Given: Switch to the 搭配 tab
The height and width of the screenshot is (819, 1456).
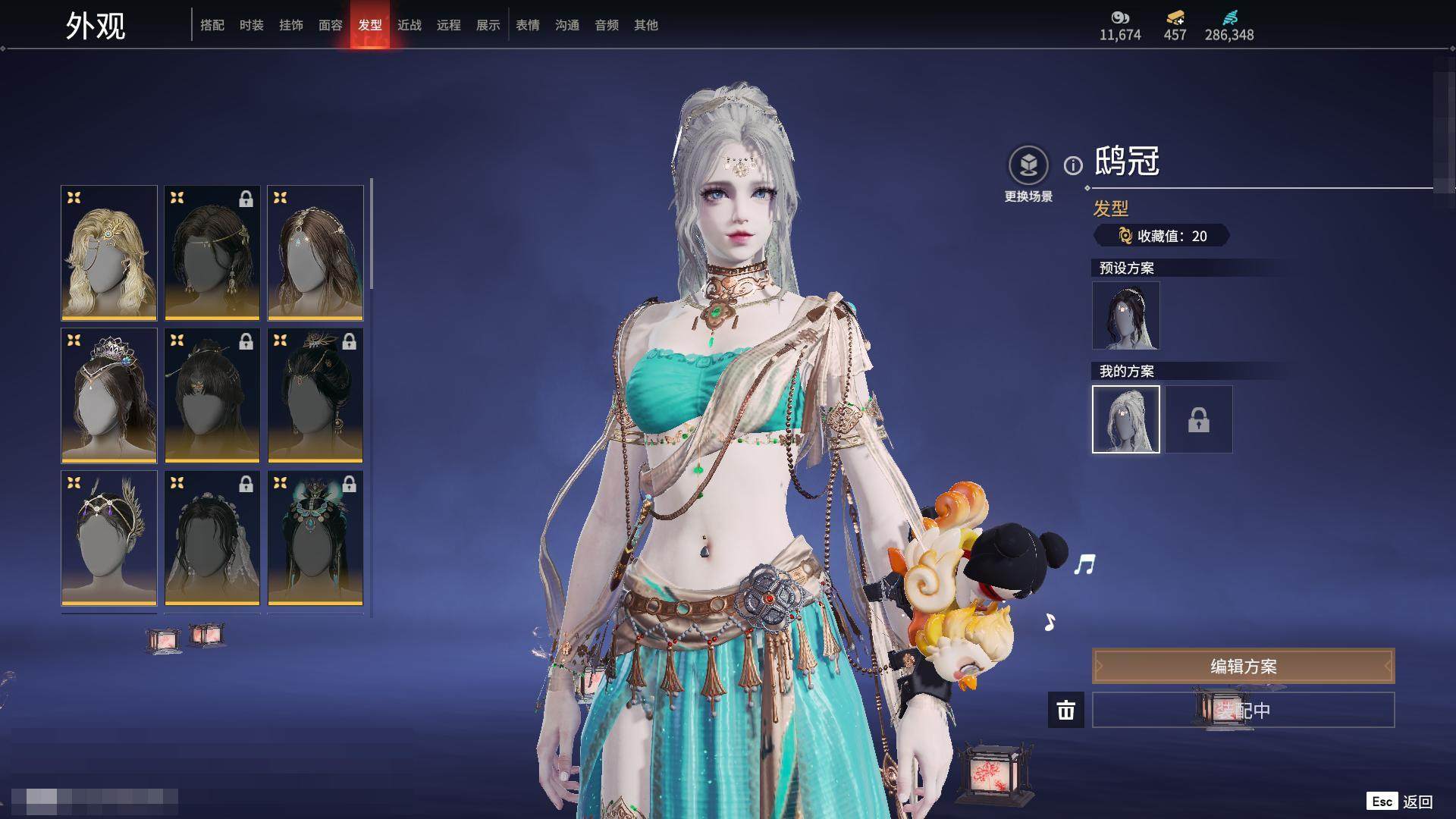Looking at the screenshot, I should click(x=212, y=25).
